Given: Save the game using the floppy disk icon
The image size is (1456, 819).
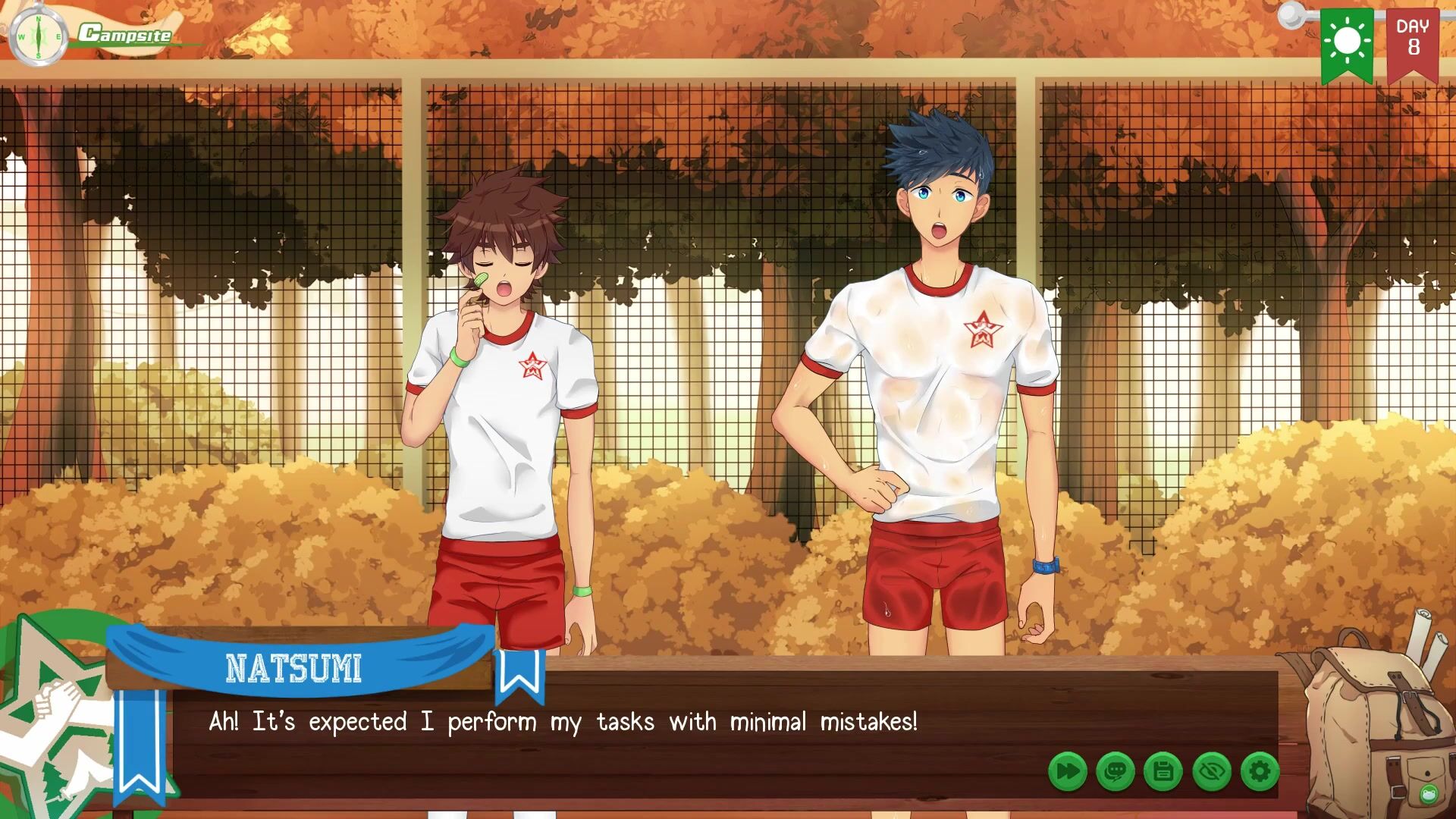Looking at the screenshot, I should pyautogui.click(x=1163, y=772).
